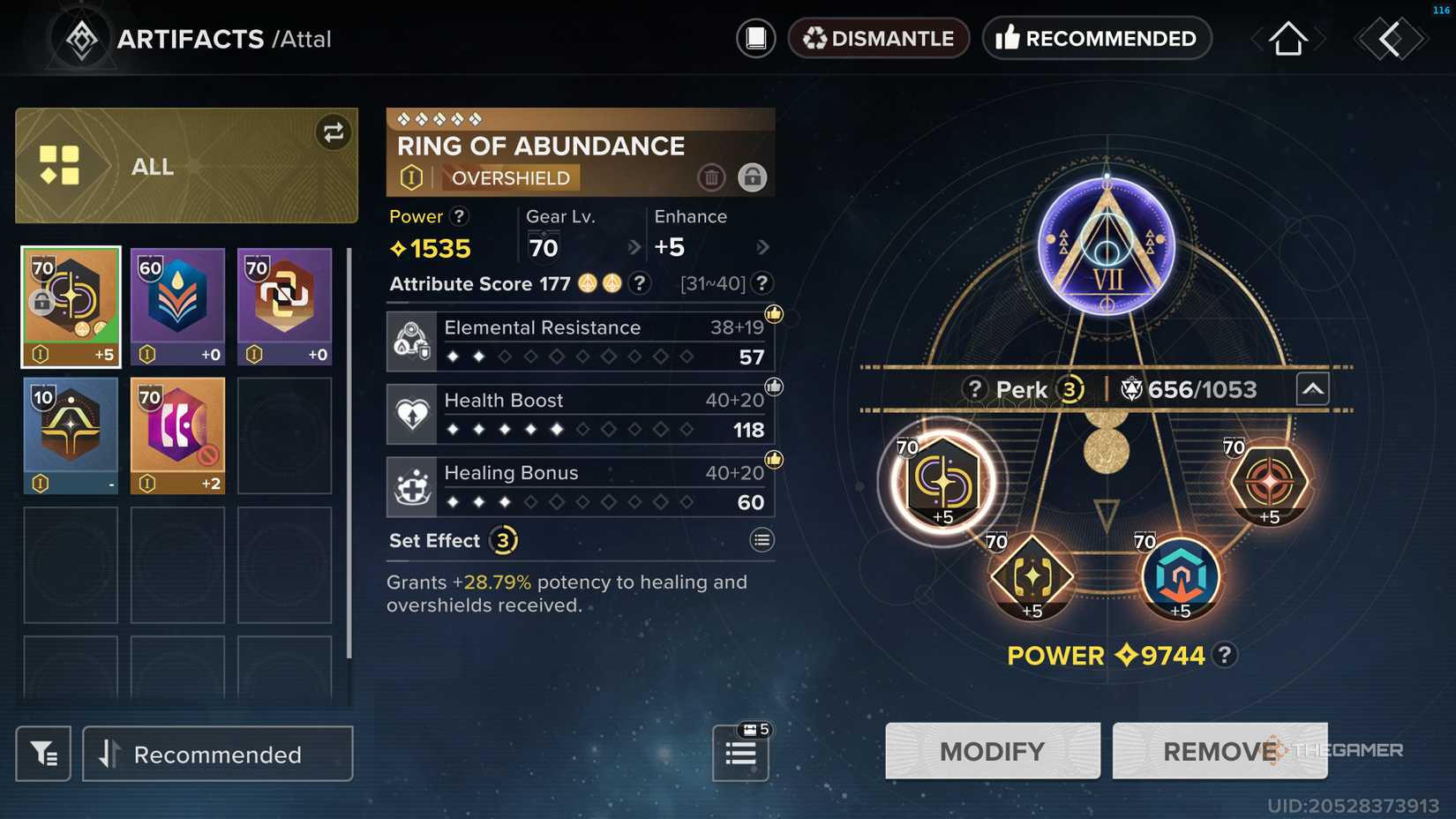Open the RECOMMENDED view at the top
1456x819 pixels.
point(1097,38)
